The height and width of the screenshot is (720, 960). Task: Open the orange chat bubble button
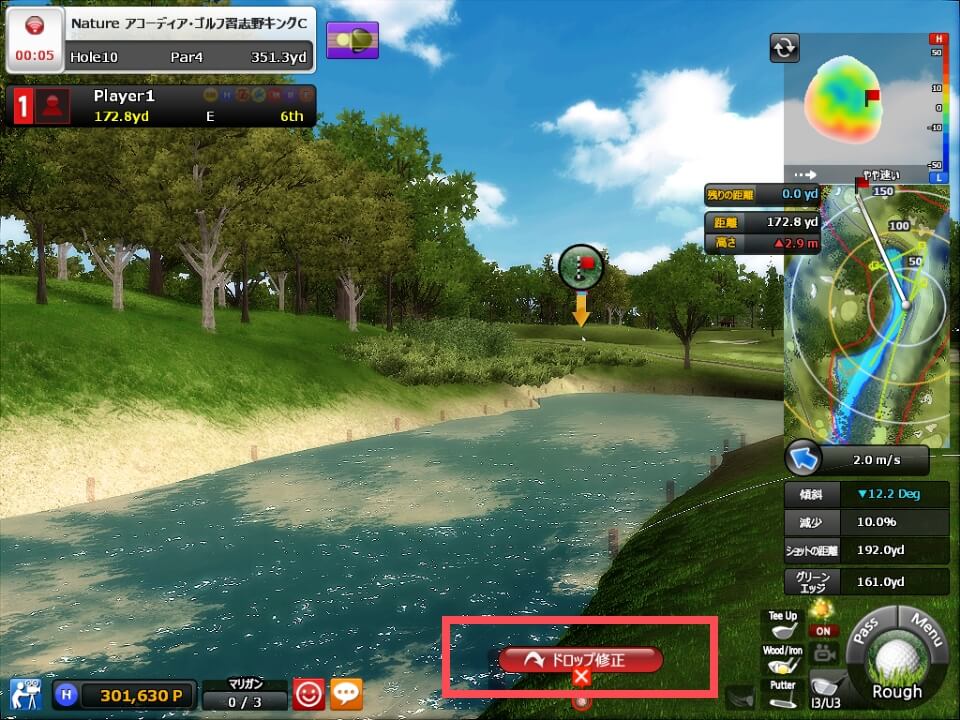[x=346, y=694]
